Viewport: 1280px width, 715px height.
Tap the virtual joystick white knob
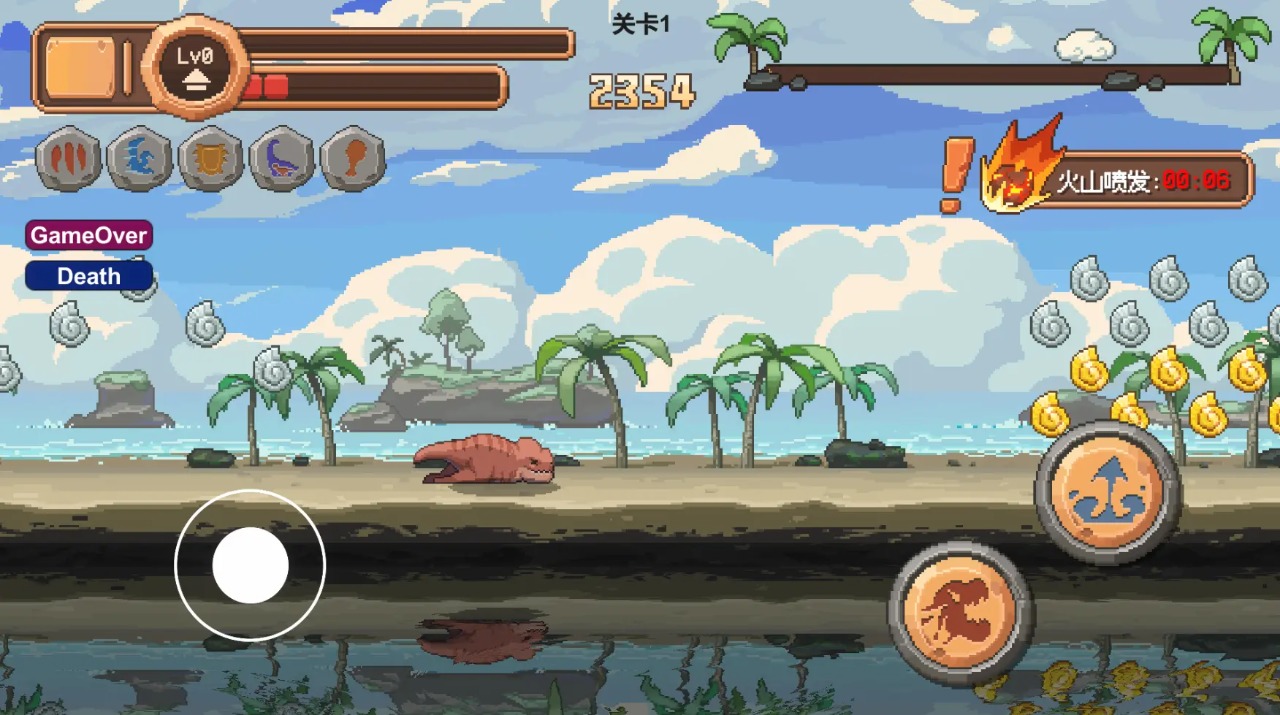(250, 565)
